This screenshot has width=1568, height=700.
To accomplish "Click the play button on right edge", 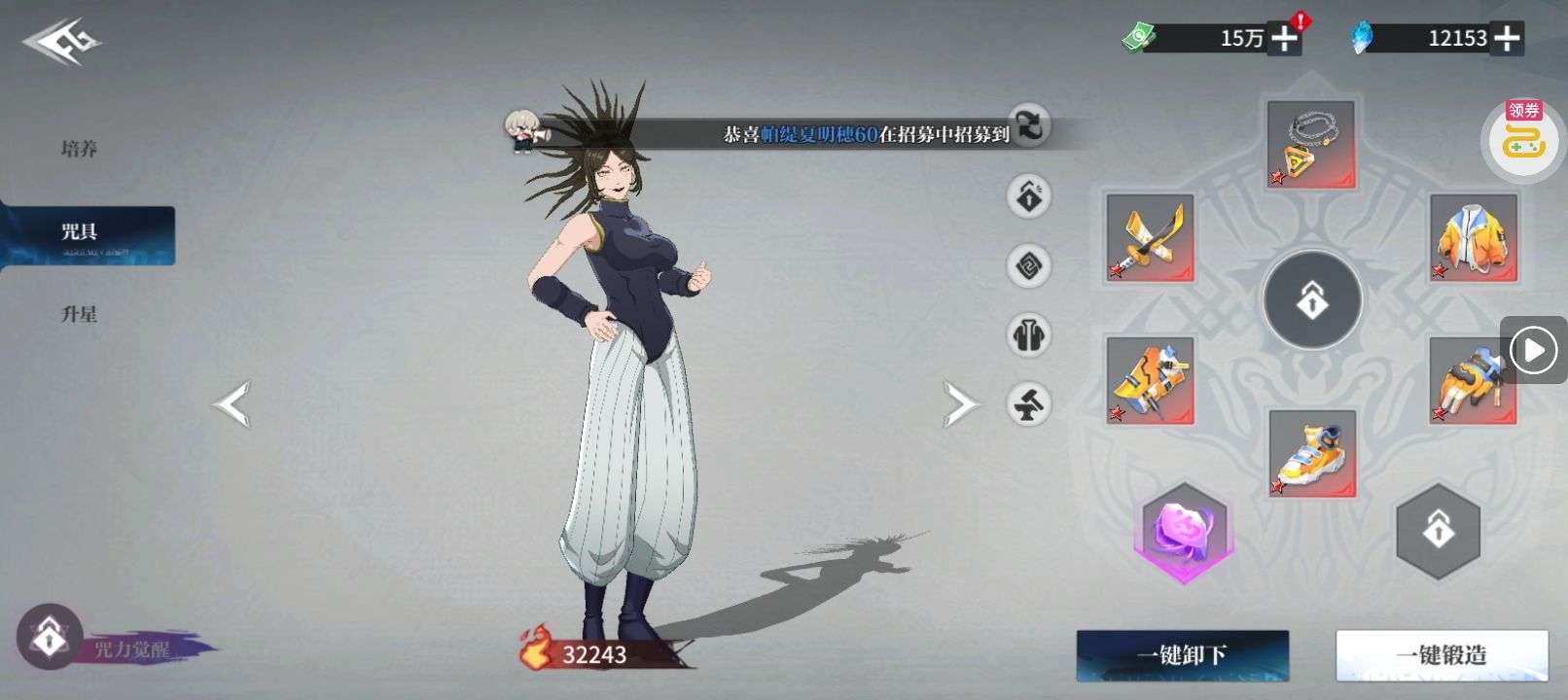I will 1534,350.
